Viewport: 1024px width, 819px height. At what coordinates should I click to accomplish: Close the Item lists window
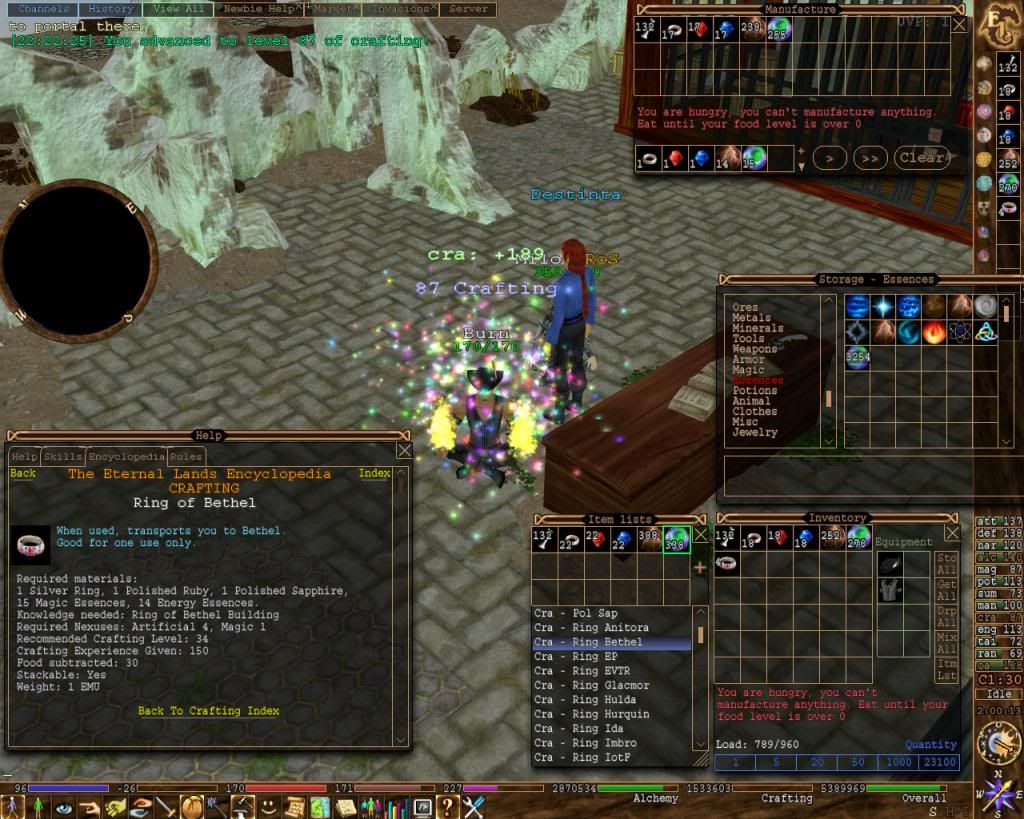[700, 535]
